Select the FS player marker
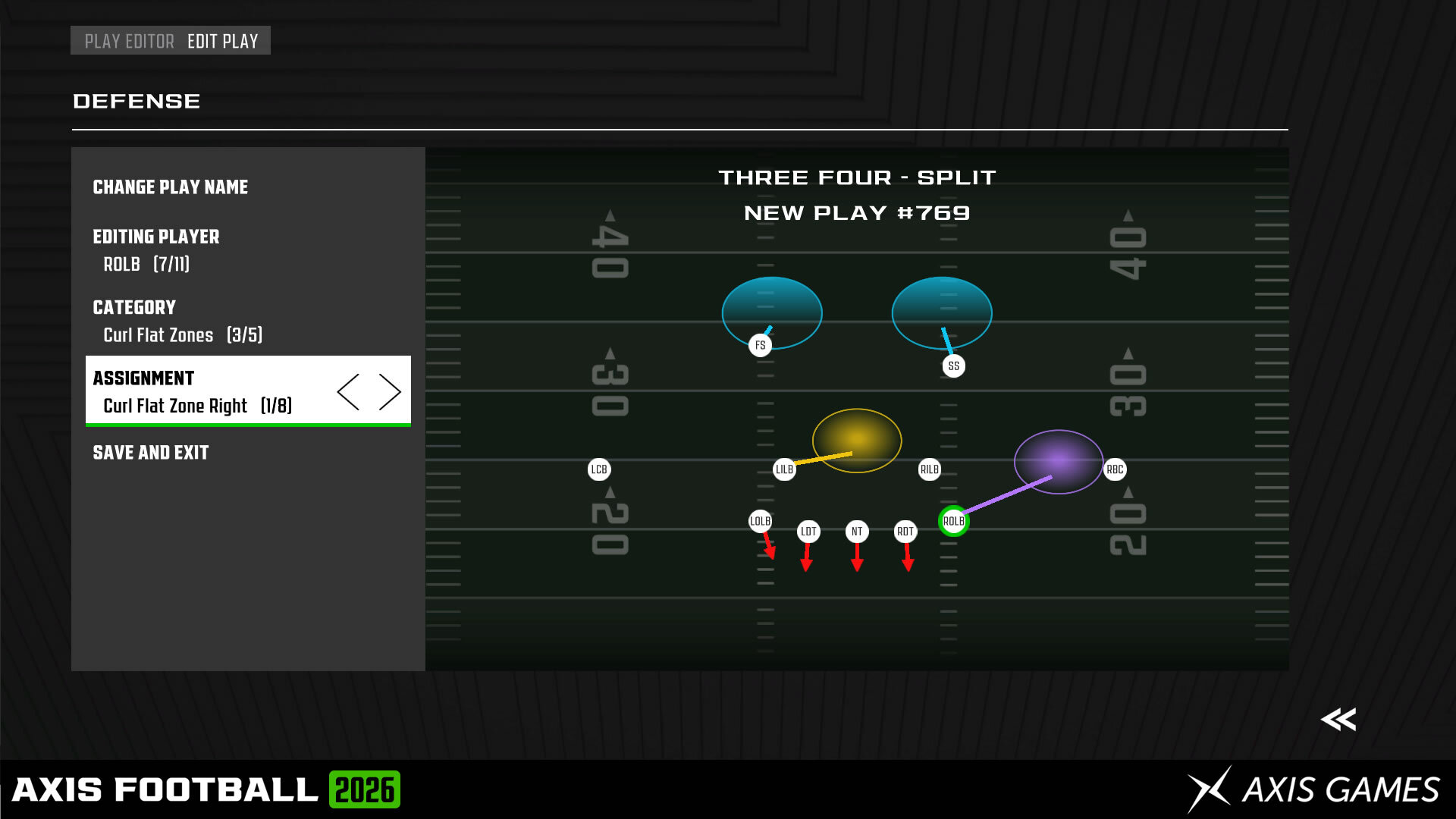 coord(759,346)
